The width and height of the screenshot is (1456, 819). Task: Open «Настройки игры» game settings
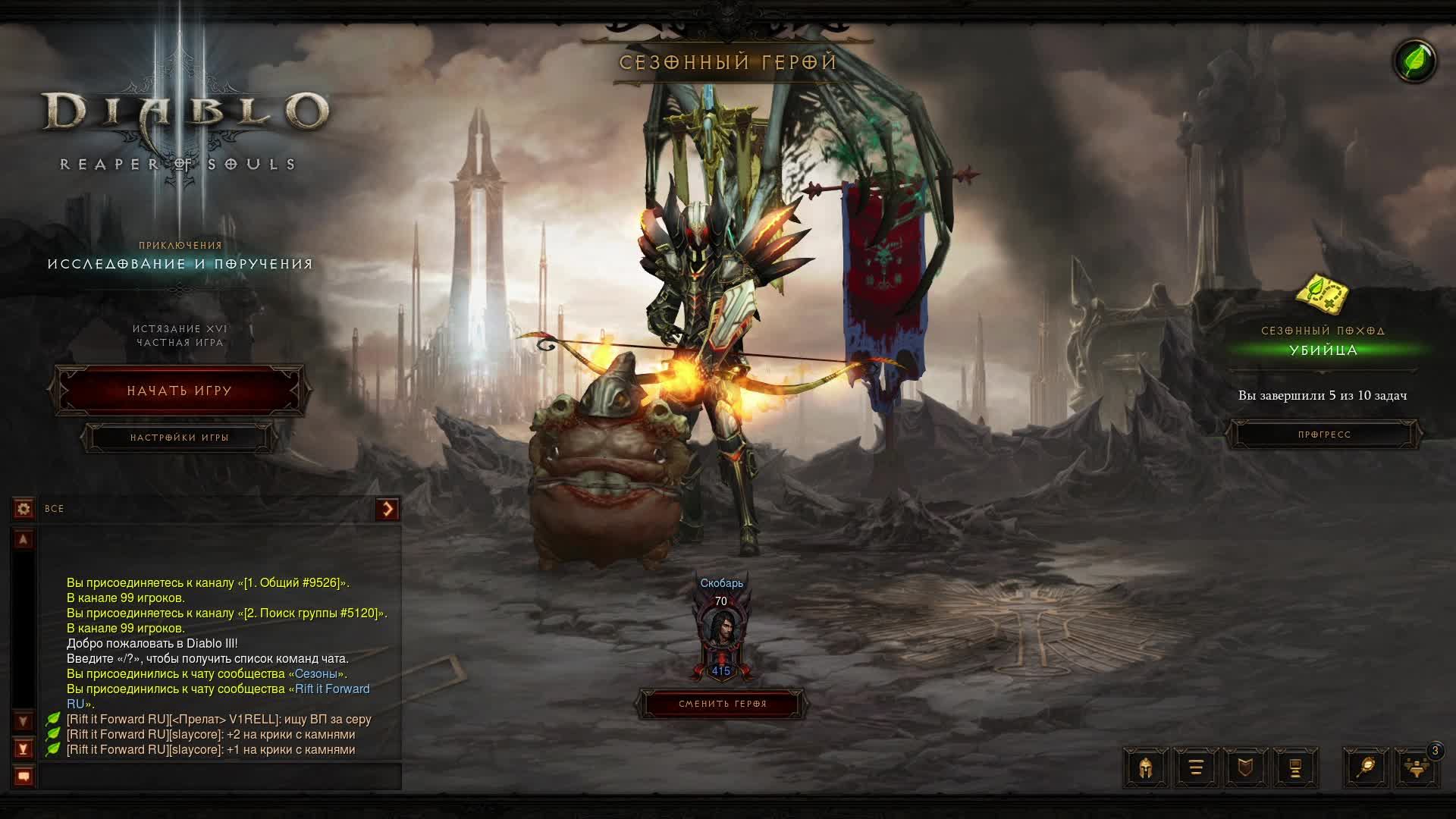(x=179, y=438)
